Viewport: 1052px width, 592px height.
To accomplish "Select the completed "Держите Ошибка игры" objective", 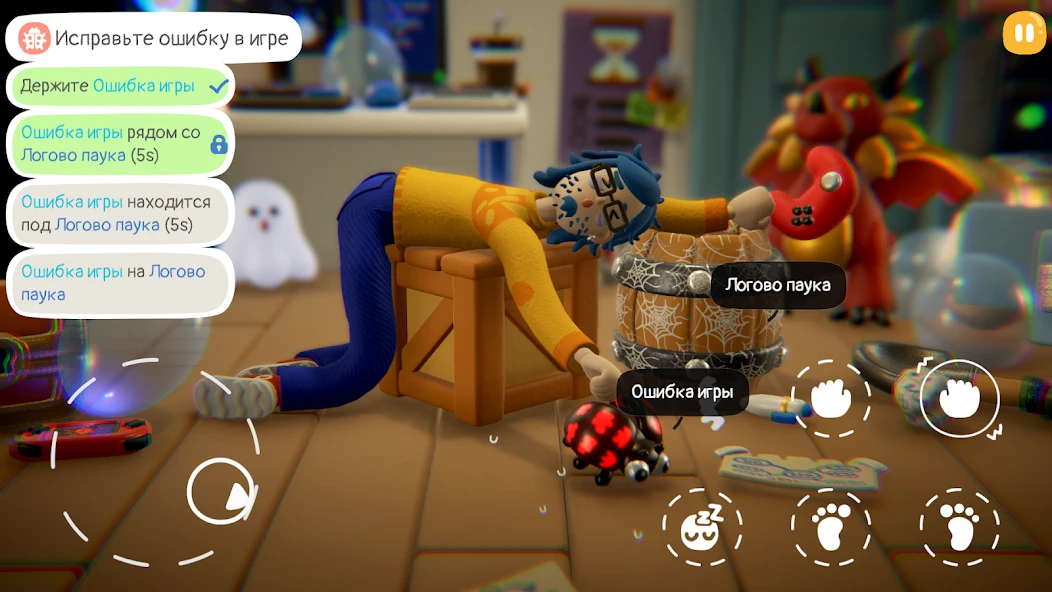I will click(120, 86).
